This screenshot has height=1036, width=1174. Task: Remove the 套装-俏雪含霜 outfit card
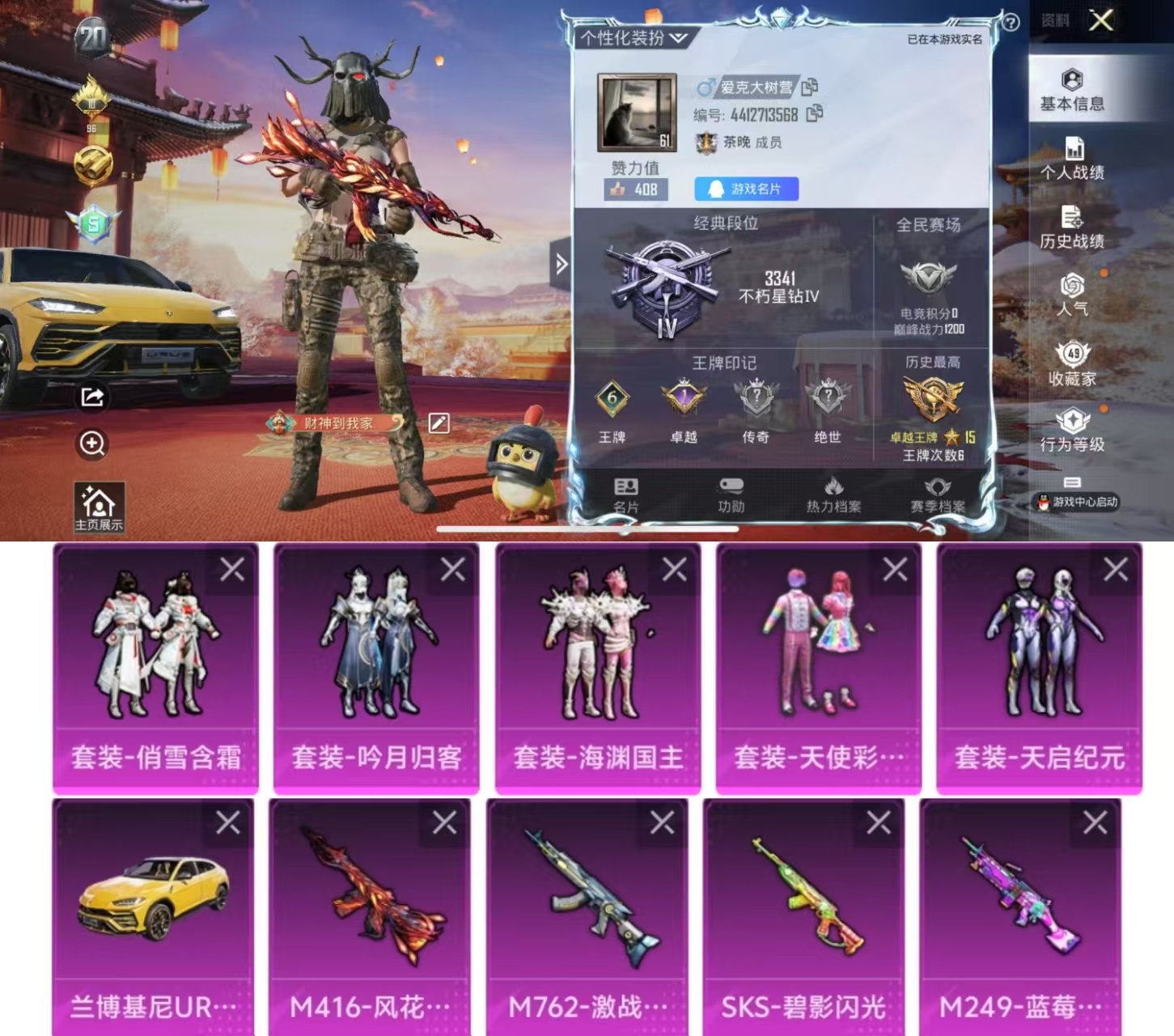[232, 570]
